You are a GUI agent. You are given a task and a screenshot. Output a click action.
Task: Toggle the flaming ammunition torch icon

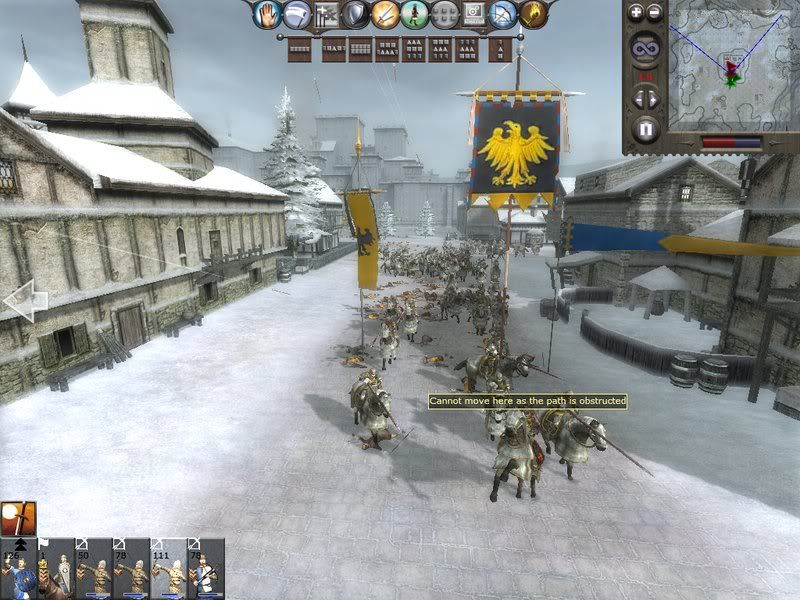(x=534, y=14)
